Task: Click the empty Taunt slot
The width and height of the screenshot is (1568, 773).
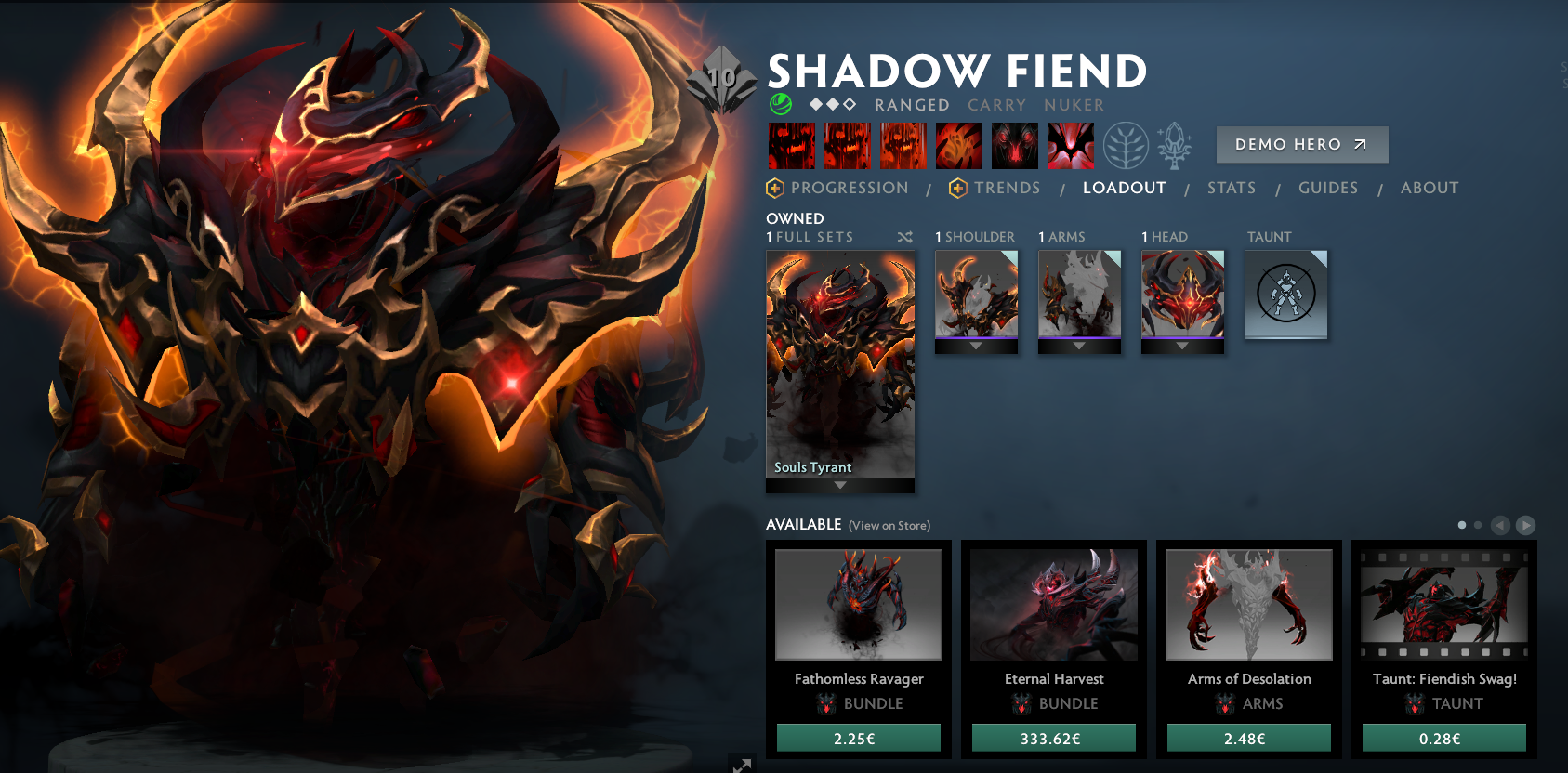Action: tap(1286, 295)
